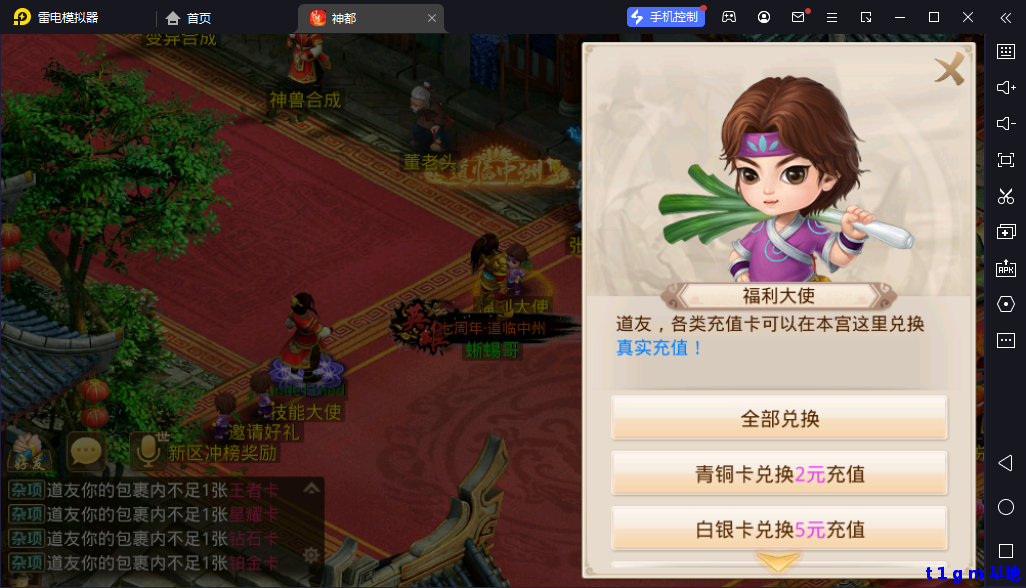The height and width of the screenshot is (588, 1026).
Task: Close the 福利大使 dialogue panel
Action: (x=949, y=69)
